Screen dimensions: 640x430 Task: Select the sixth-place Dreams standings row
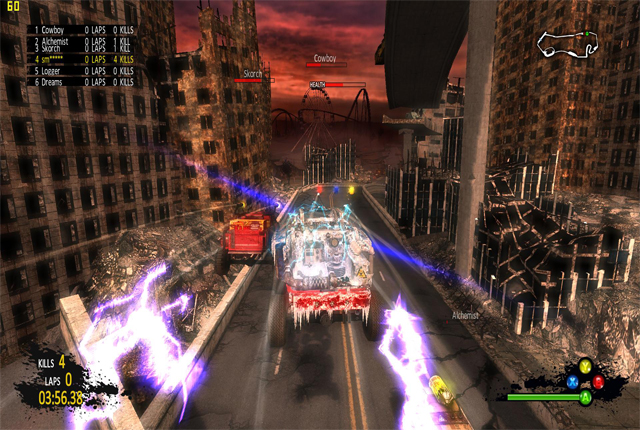[x=83, y=84]
